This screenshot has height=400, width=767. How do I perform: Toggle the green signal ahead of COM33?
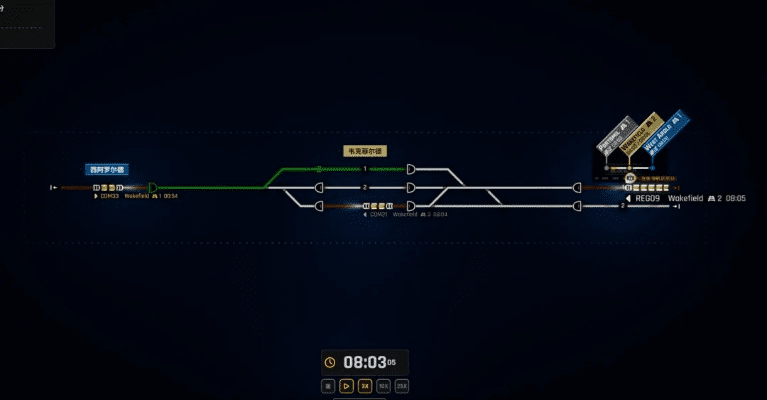click(152, 187)
